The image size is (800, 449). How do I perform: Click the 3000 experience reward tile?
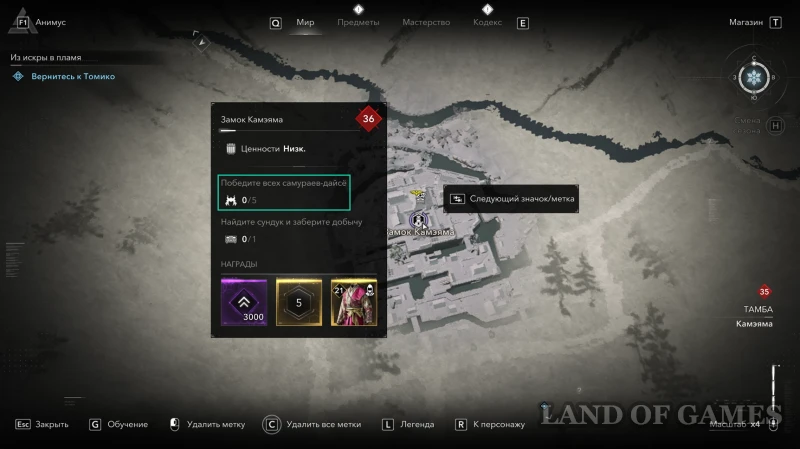[244, 301]
